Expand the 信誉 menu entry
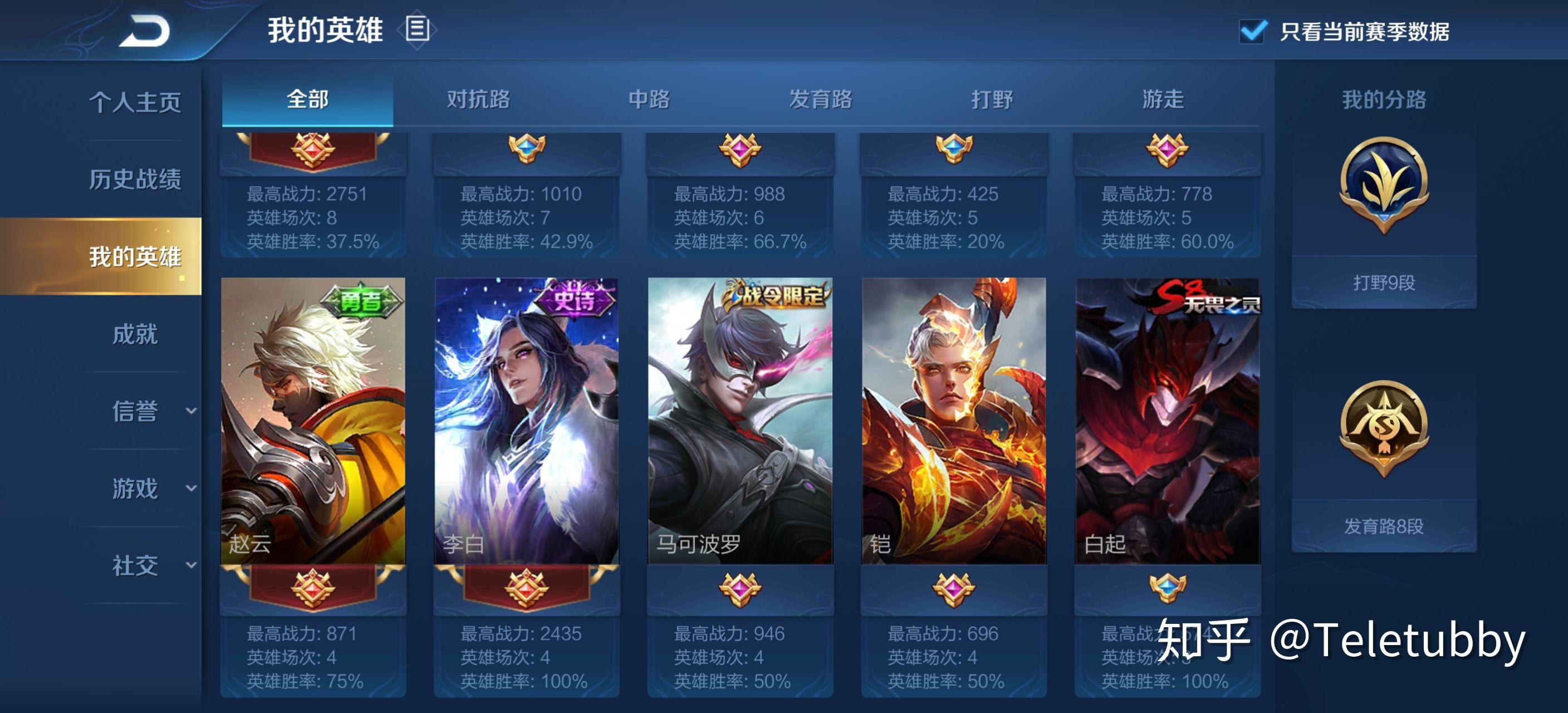 click(x=135, y=411)
